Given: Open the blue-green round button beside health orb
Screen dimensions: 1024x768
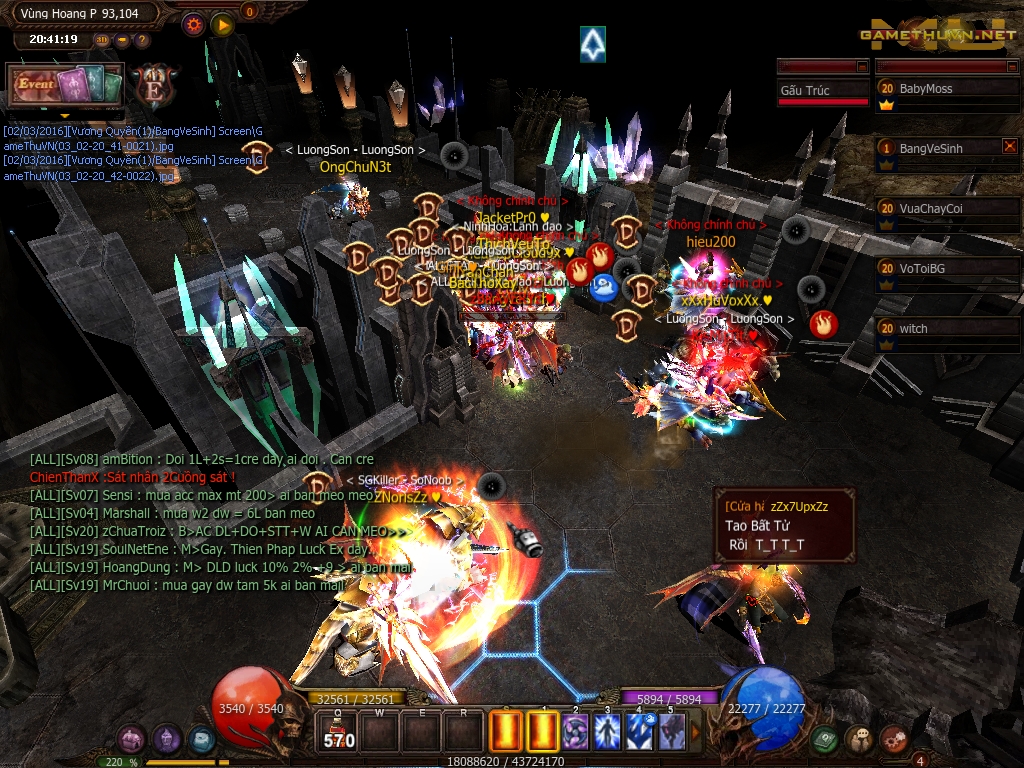Looking at the screenshot, I should coord(201,740).
